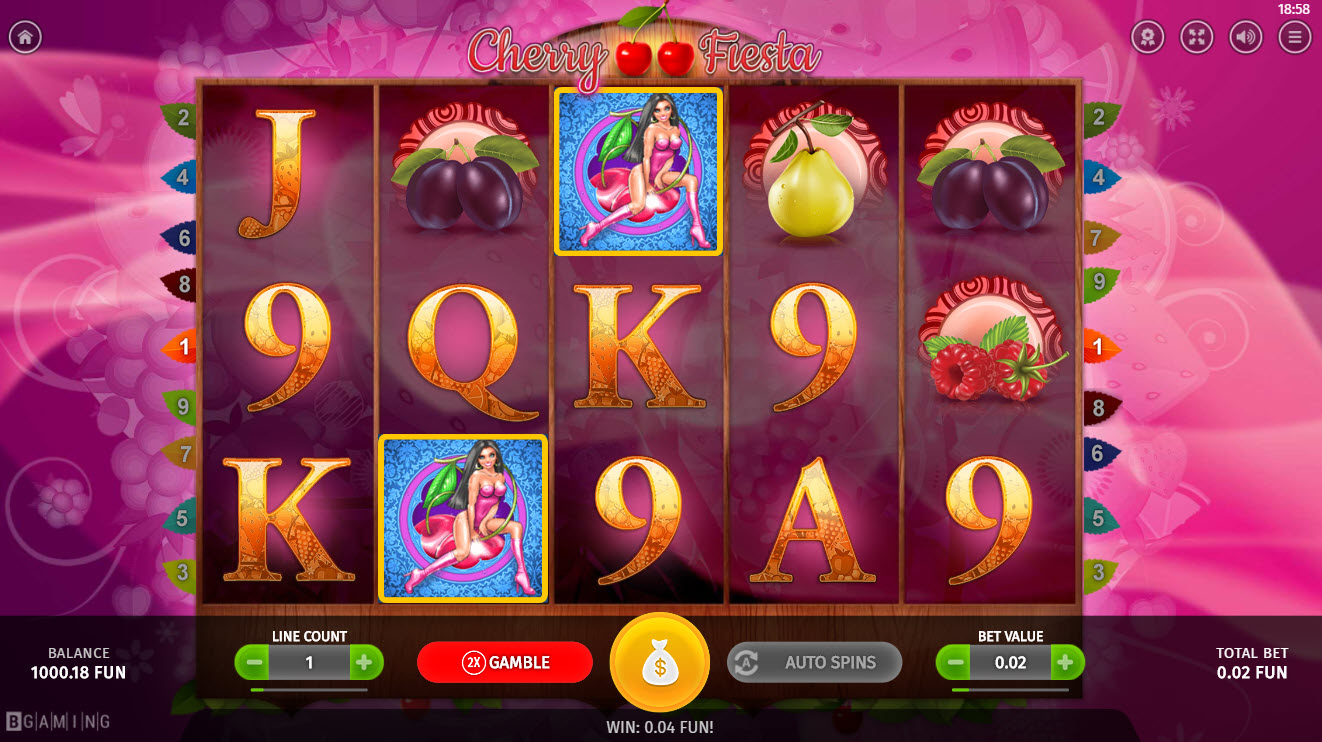The height and width of the screenshot is (742, 1322).
Task: Open the hamburger menu
Action: [x=1295, y=38]
